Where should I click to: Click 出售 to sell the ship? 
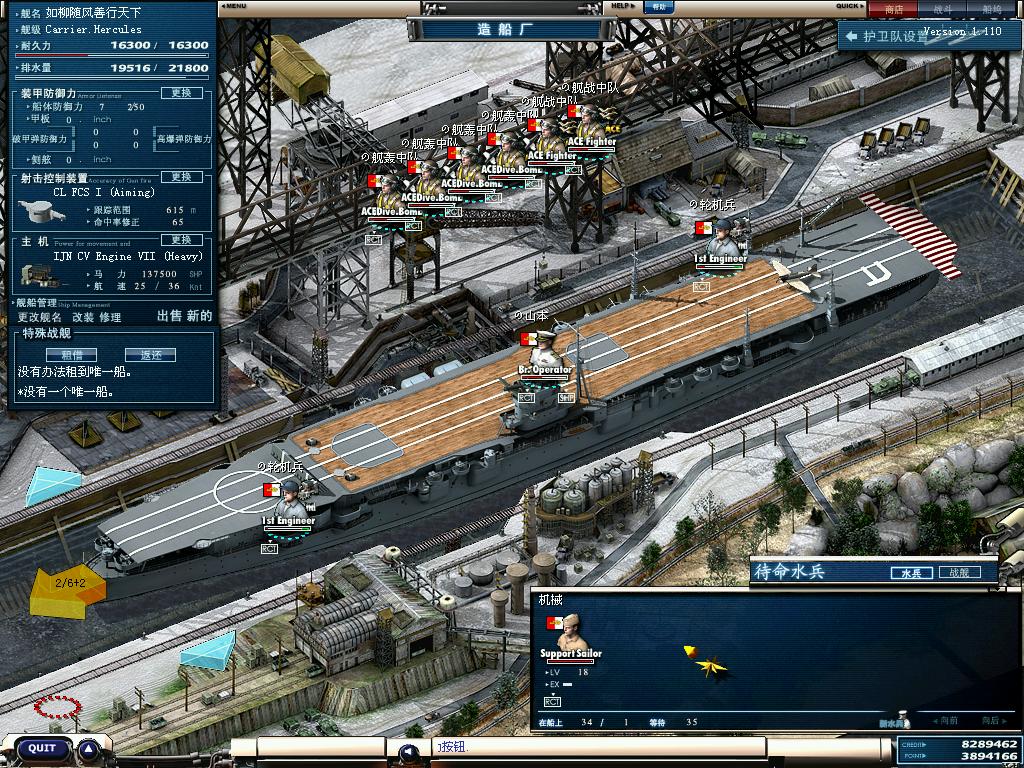coord(170,316)
